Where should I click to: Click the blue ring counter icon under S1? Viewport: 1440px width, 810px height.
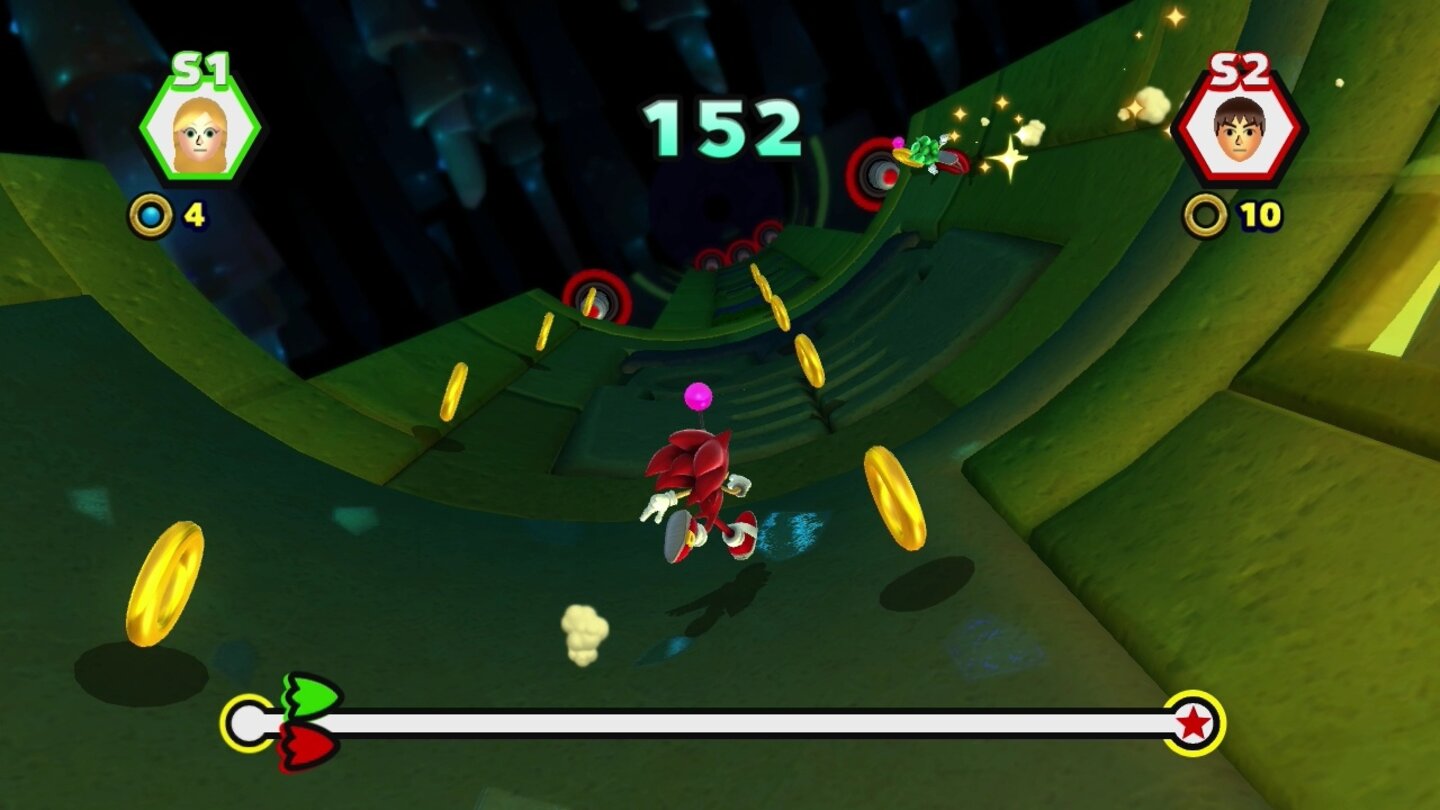click(153, 211)
